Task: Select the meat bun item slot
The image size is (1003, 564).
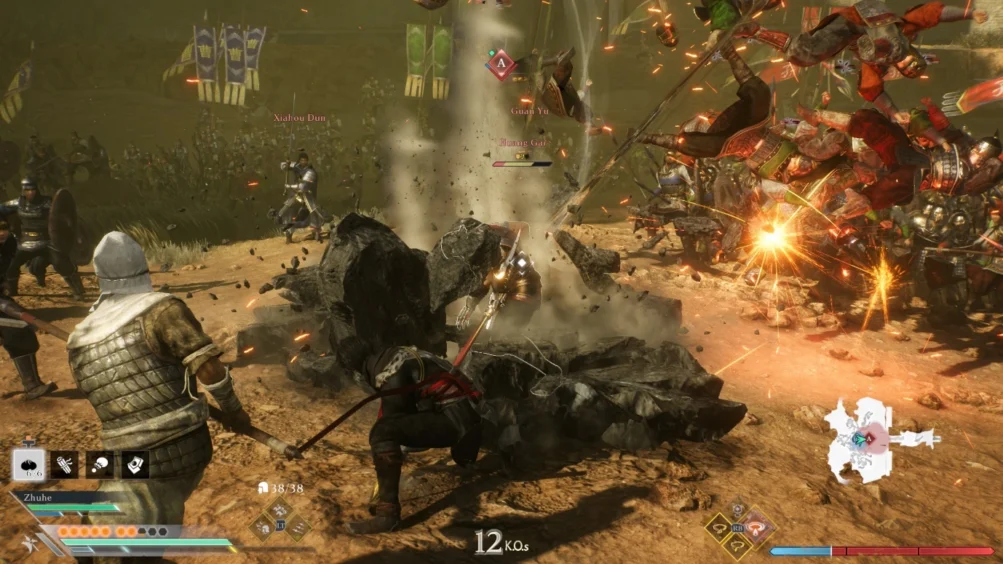Action: (28, 464)
